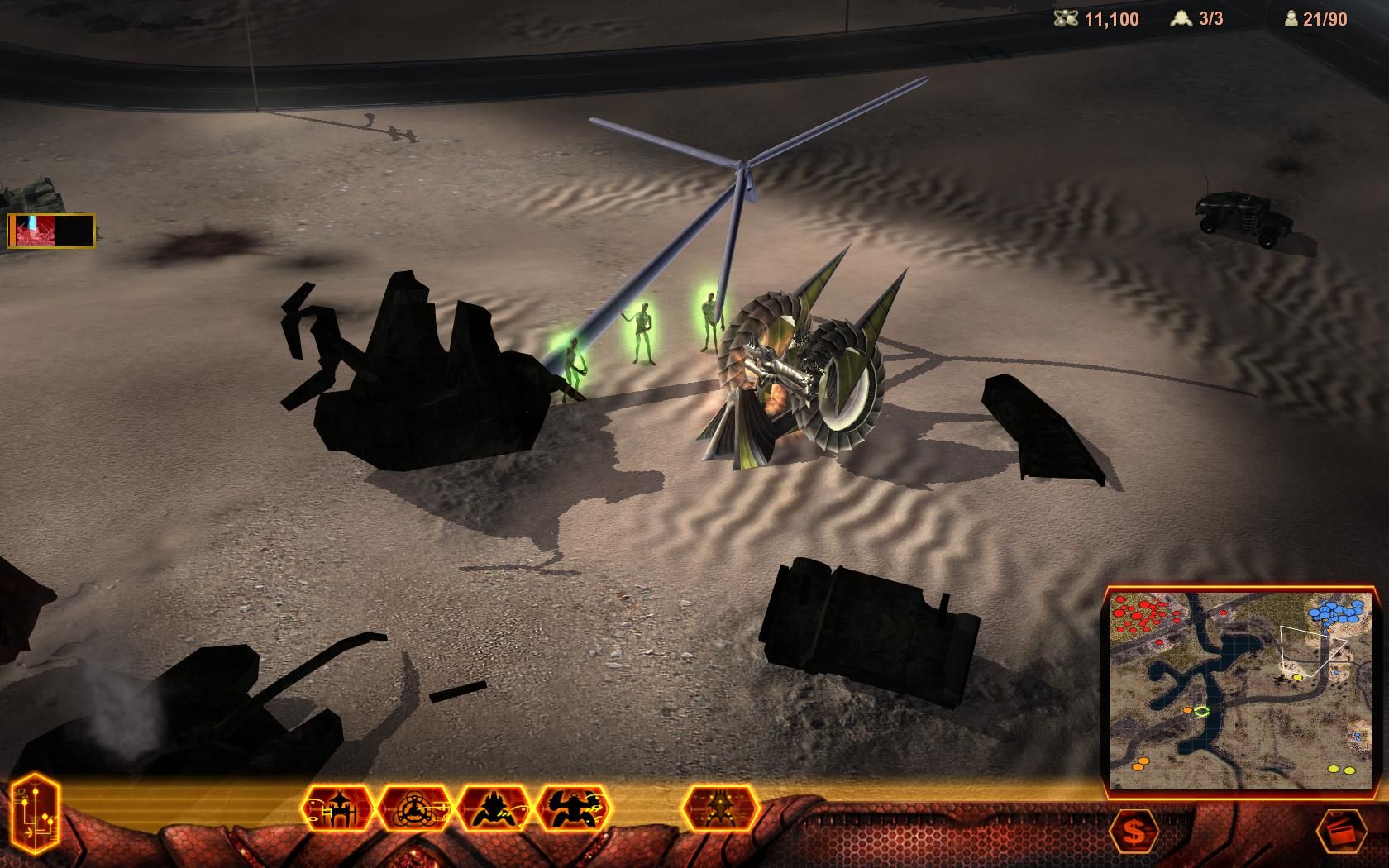Pick the spiked walker unit icon

pyautogui.click(x=494, y=808)
